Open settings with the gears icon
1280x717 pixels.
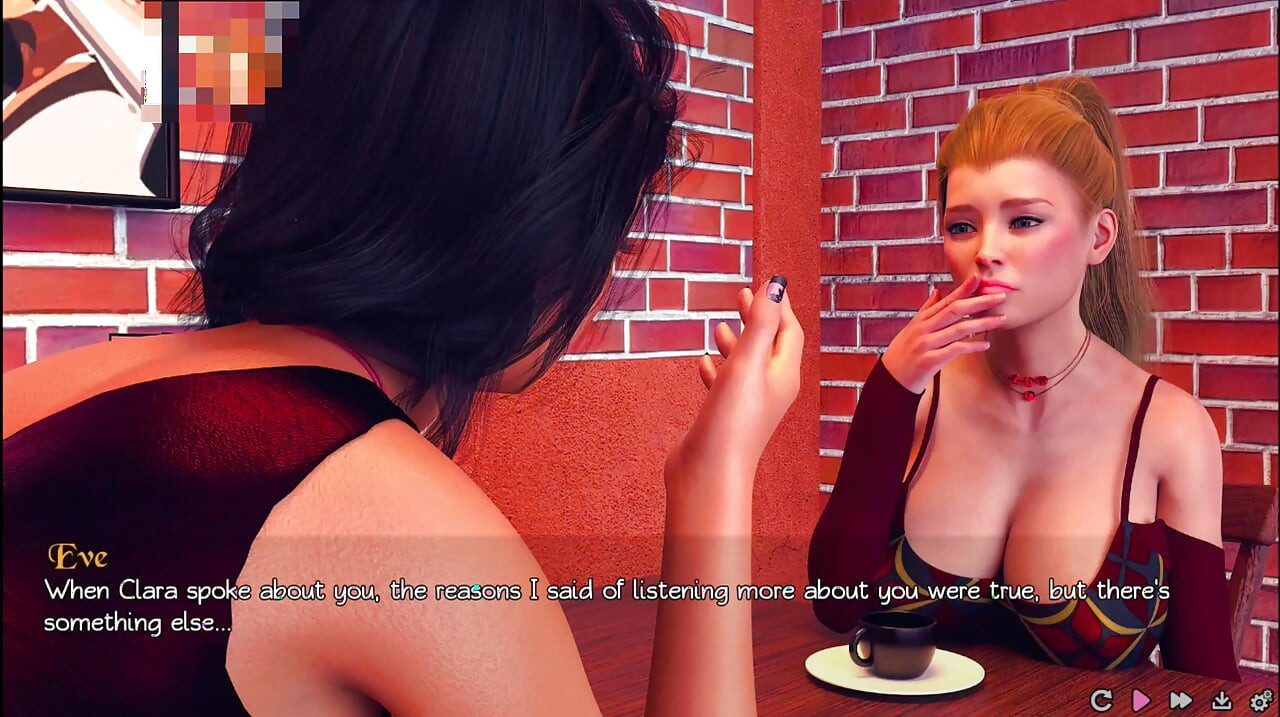(x=1260, y=700)
